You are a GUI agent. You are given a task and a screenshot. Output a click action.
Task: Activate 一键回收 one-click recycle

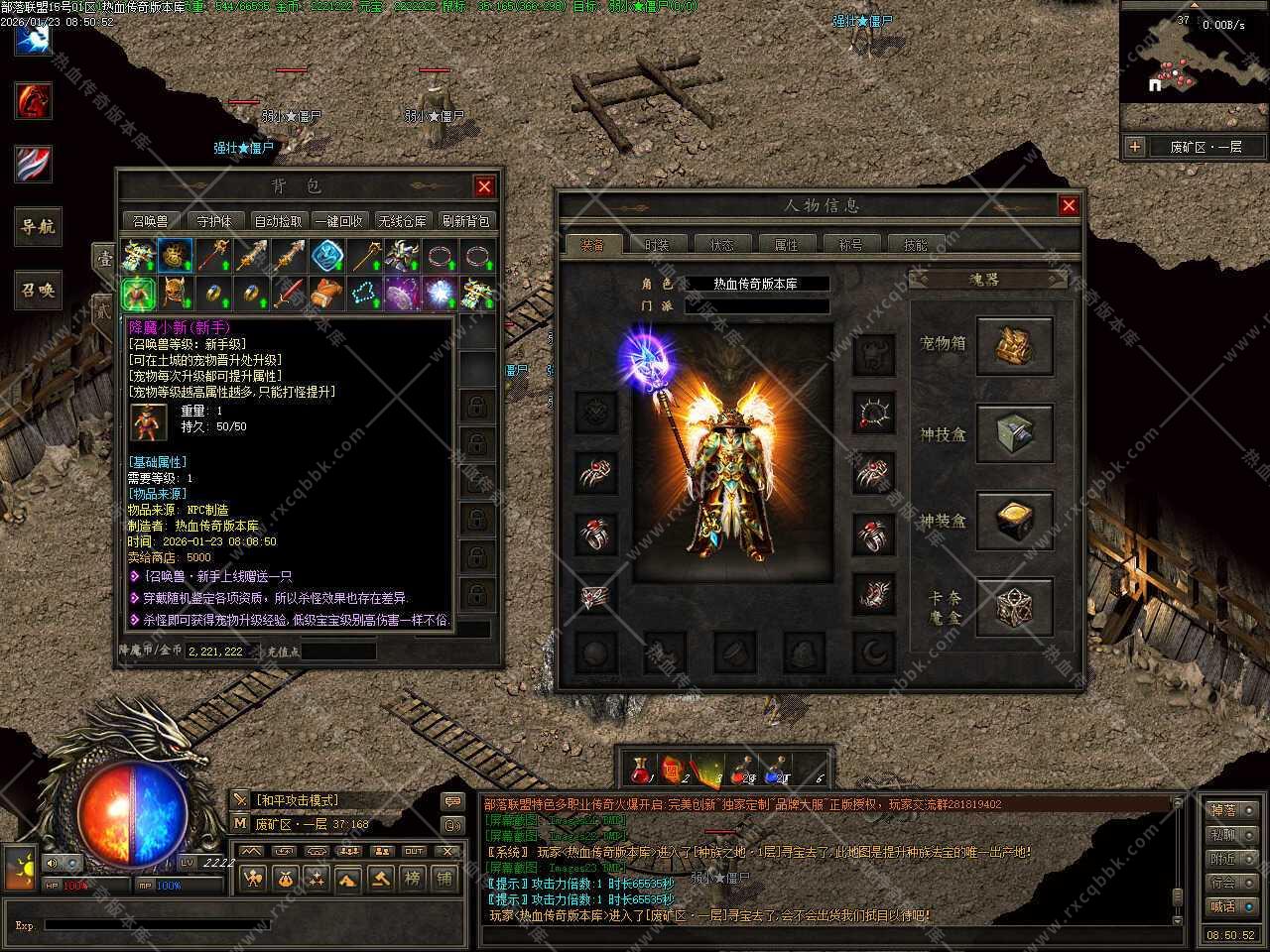tap(338, 221)
